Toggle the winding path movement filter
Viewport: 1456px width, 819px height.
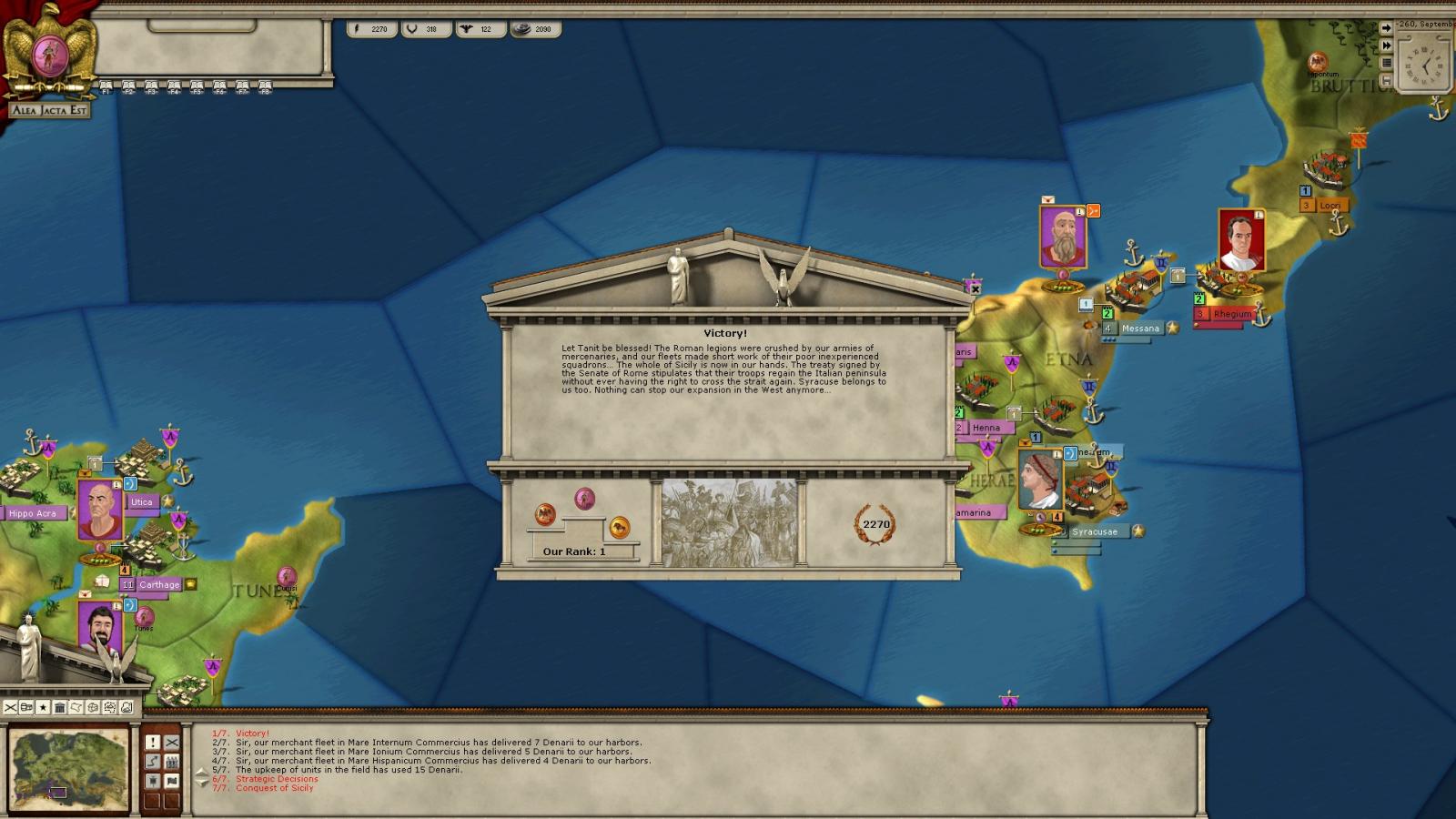click(x=153, y=762)
